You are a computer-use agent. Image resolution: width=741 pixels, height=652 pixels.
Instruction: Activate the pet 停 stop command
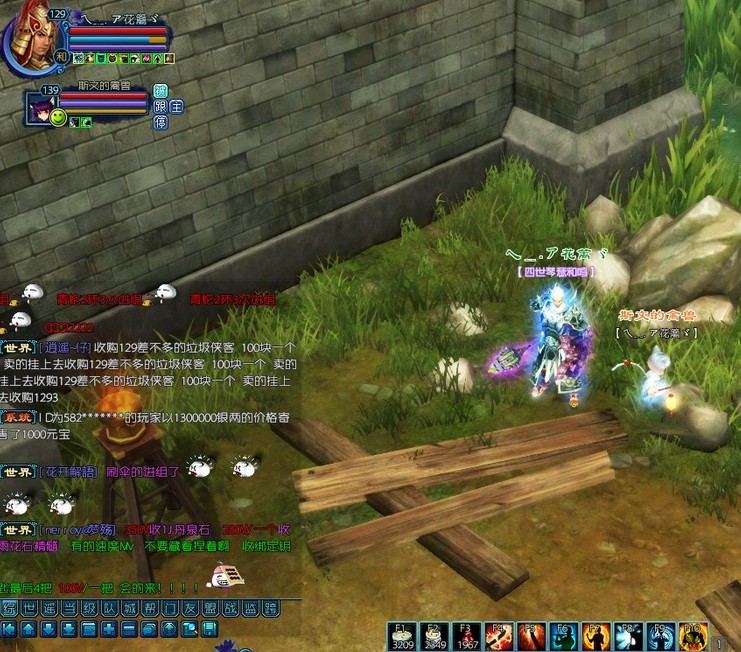click(160, 122)
